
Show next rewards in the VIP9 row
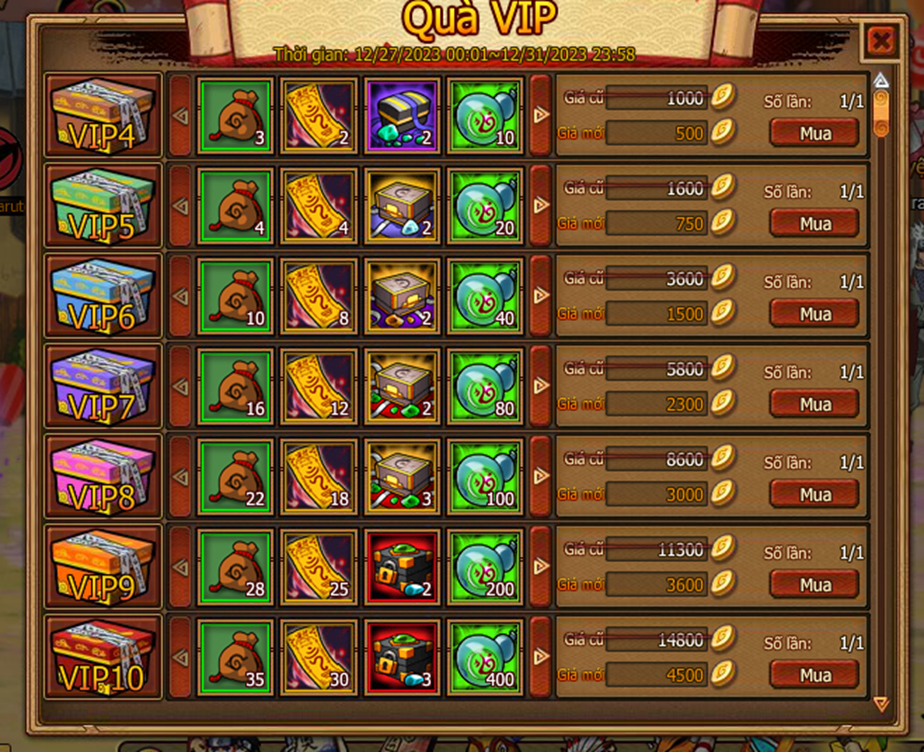click(x=541, y=566)
